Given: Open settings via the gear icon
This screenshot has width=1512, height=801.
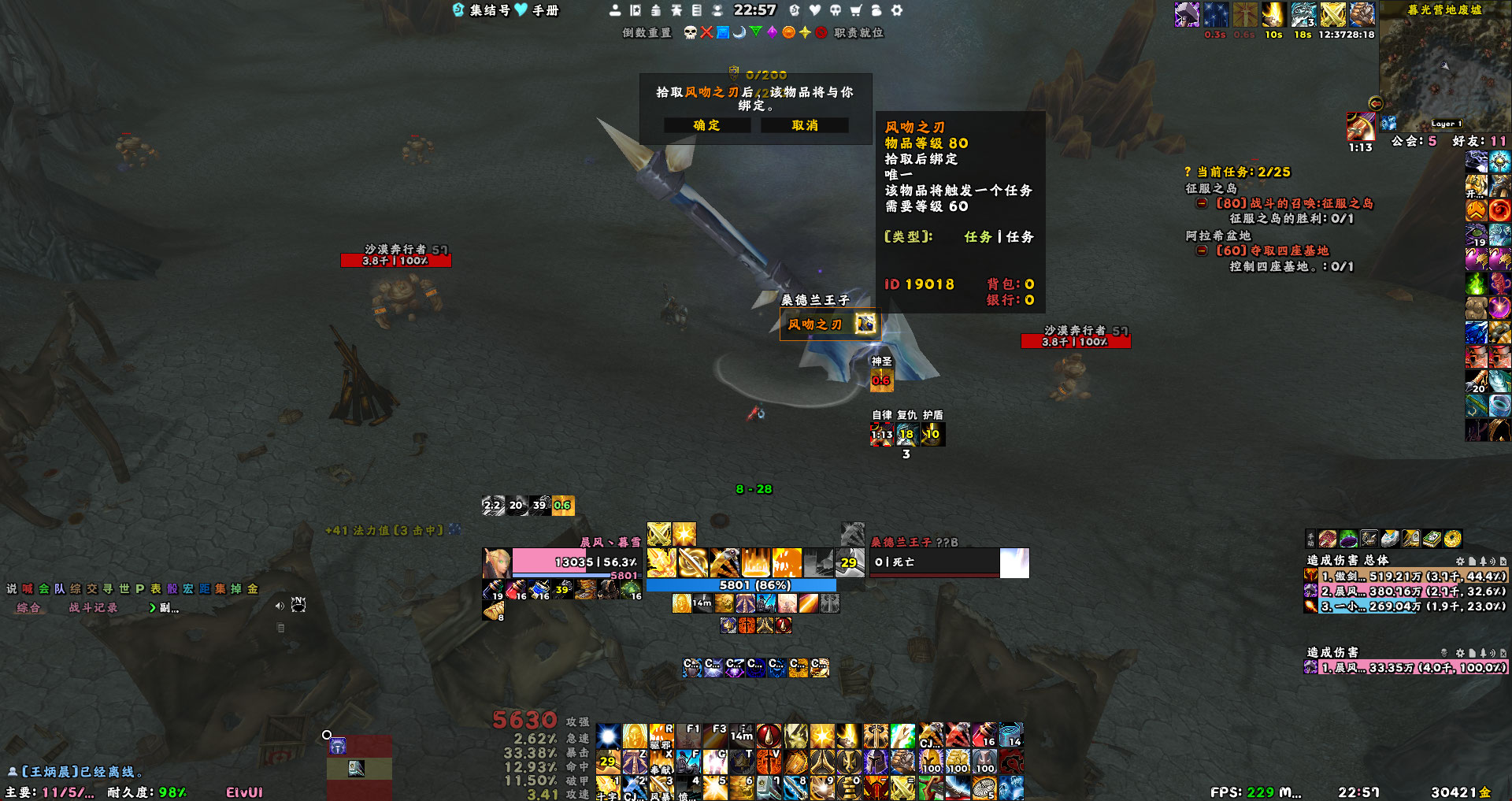Looking at the screenshot, I should pos(896,10).
